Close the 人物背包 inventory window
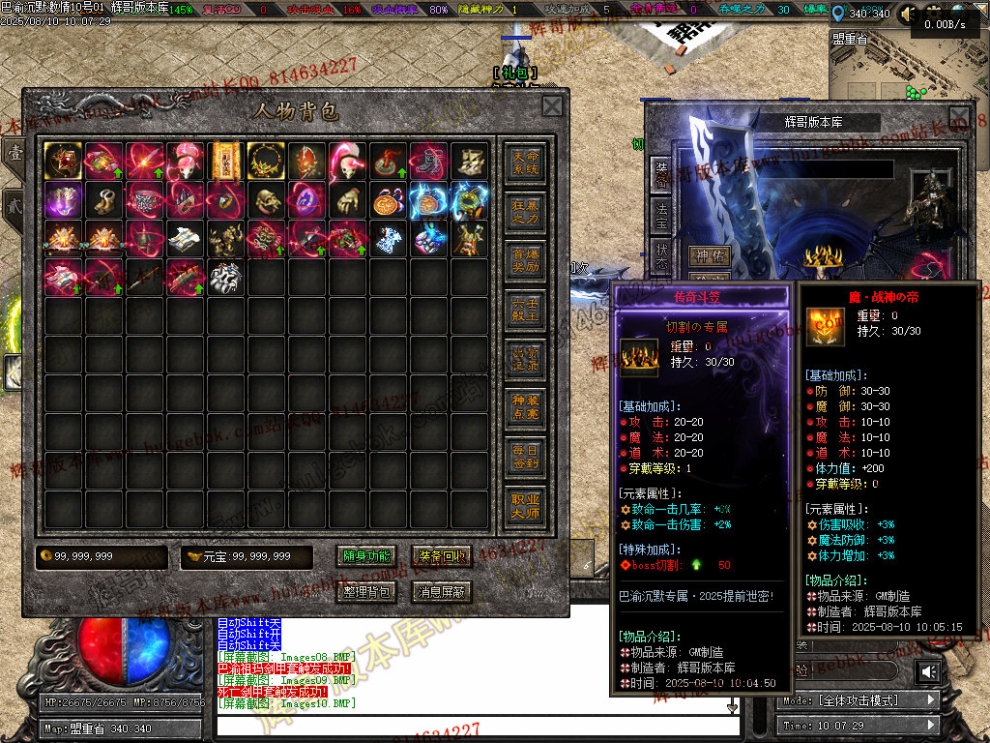The image size is (990, 743). click(552, 106)
